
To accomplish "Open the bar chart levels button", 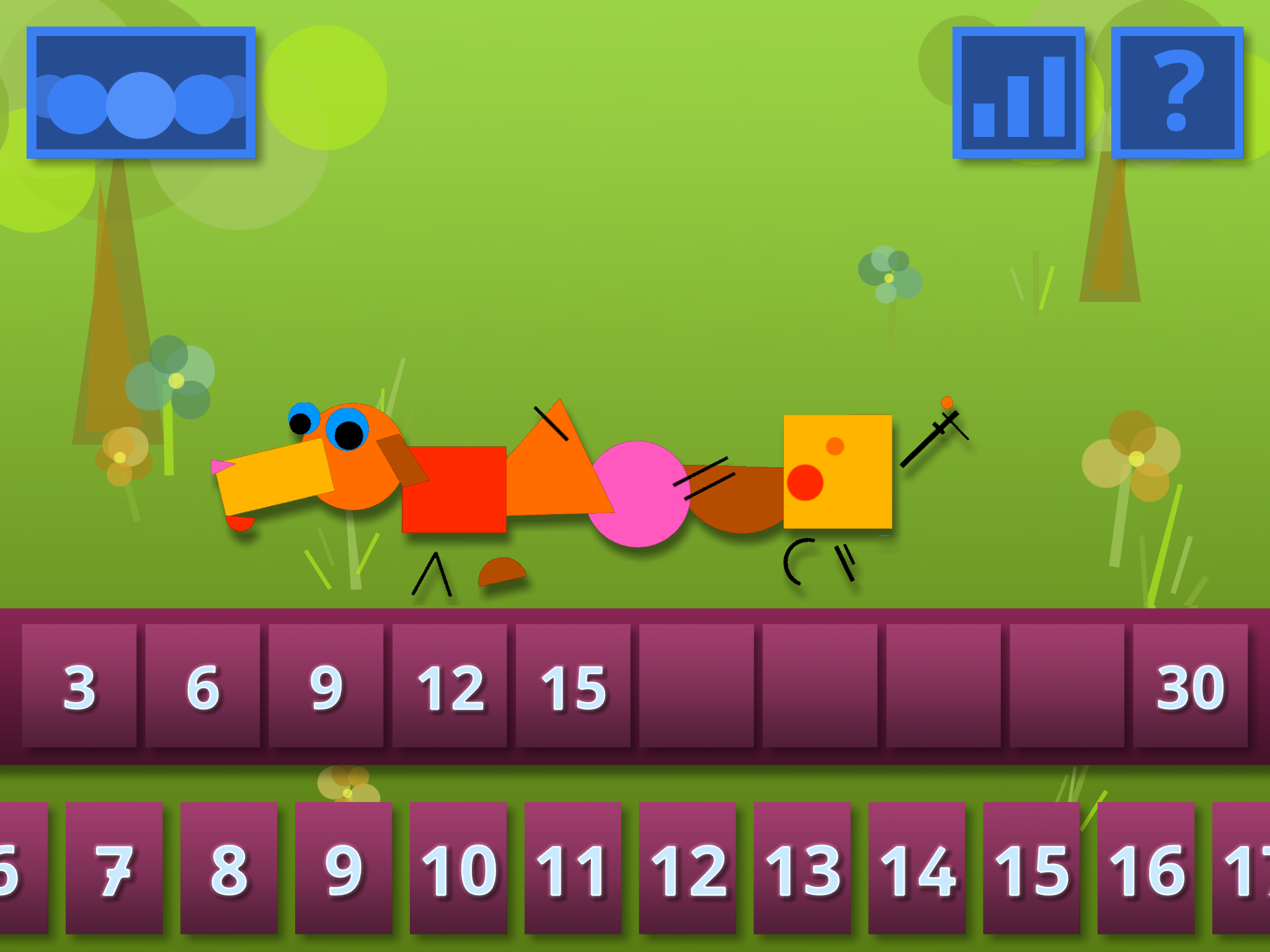I will (1018, 92).
